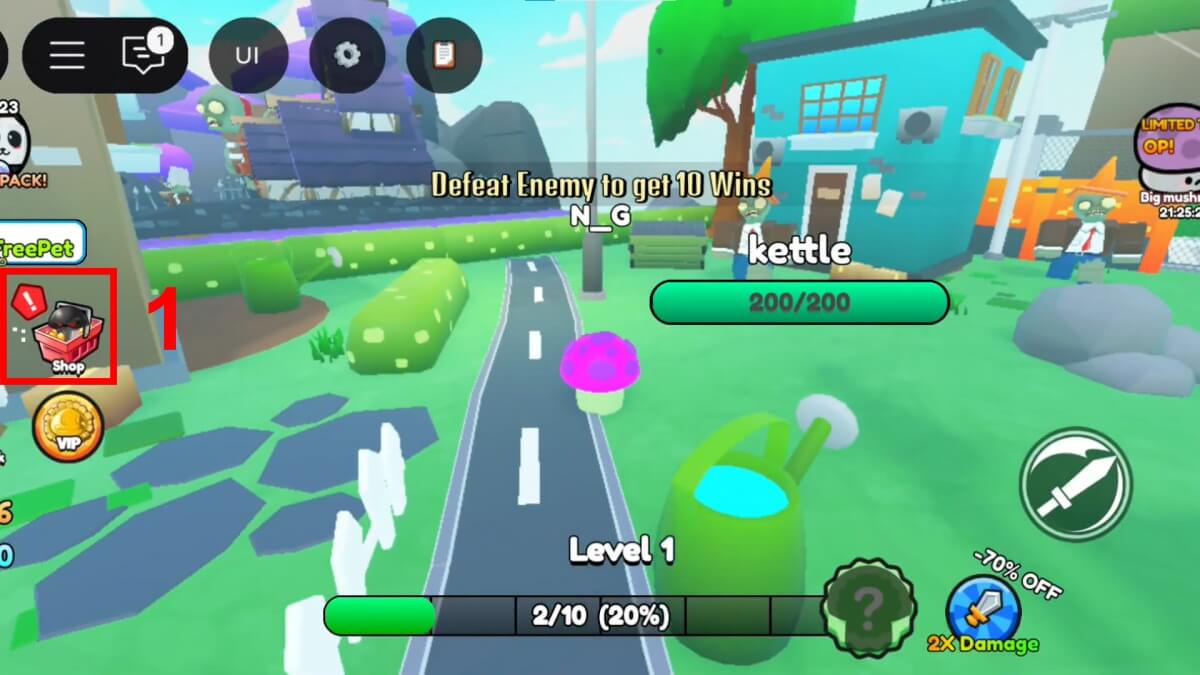Open the chat with one notification
The image size is (1200, 675).
141,54
